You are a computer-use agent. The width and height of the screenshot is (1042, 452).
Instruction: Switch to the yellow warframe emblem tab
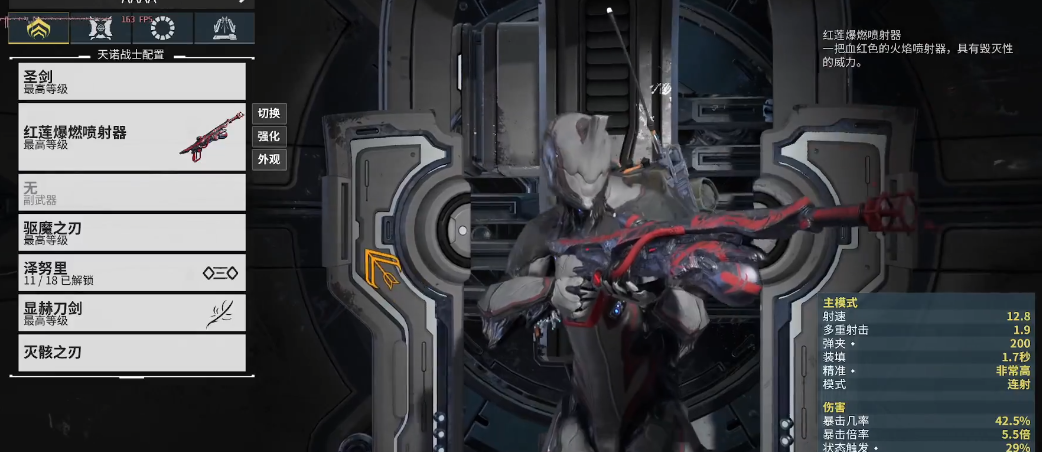click(39, 28)
